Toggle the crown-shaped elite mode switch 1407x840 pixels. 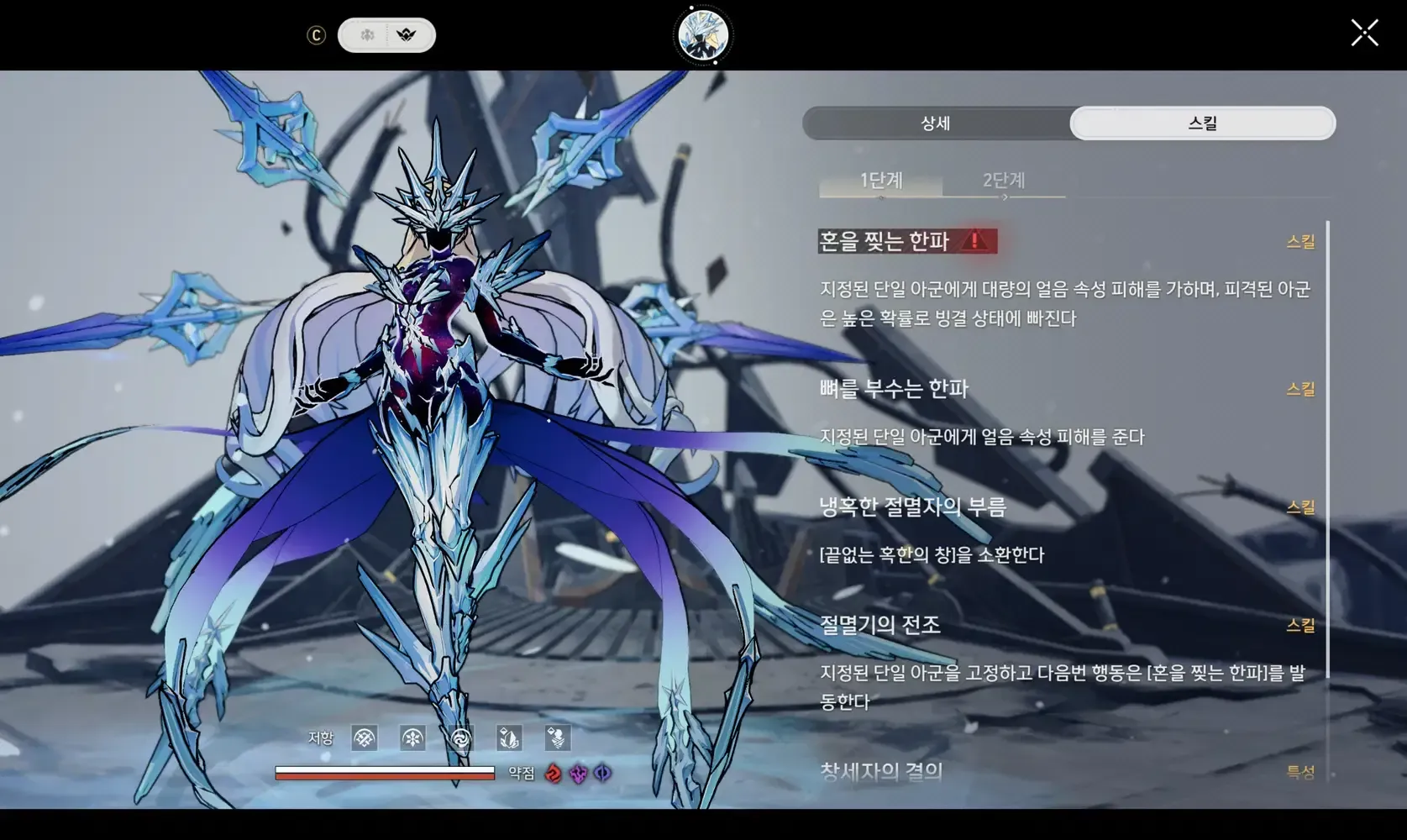tap(408, 35)
